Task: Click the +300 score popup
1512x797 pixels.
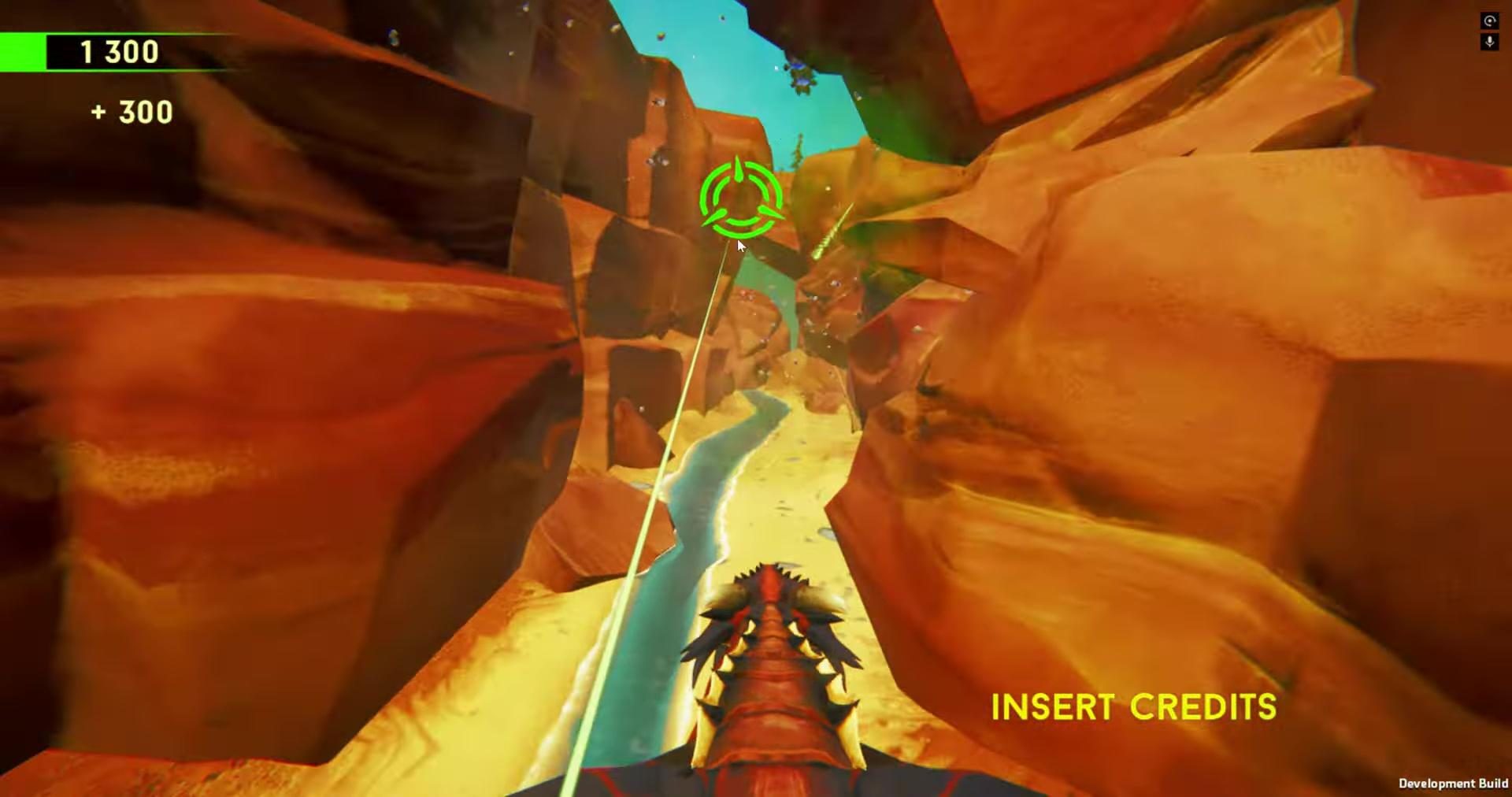Action: click(x=132, y=111)
